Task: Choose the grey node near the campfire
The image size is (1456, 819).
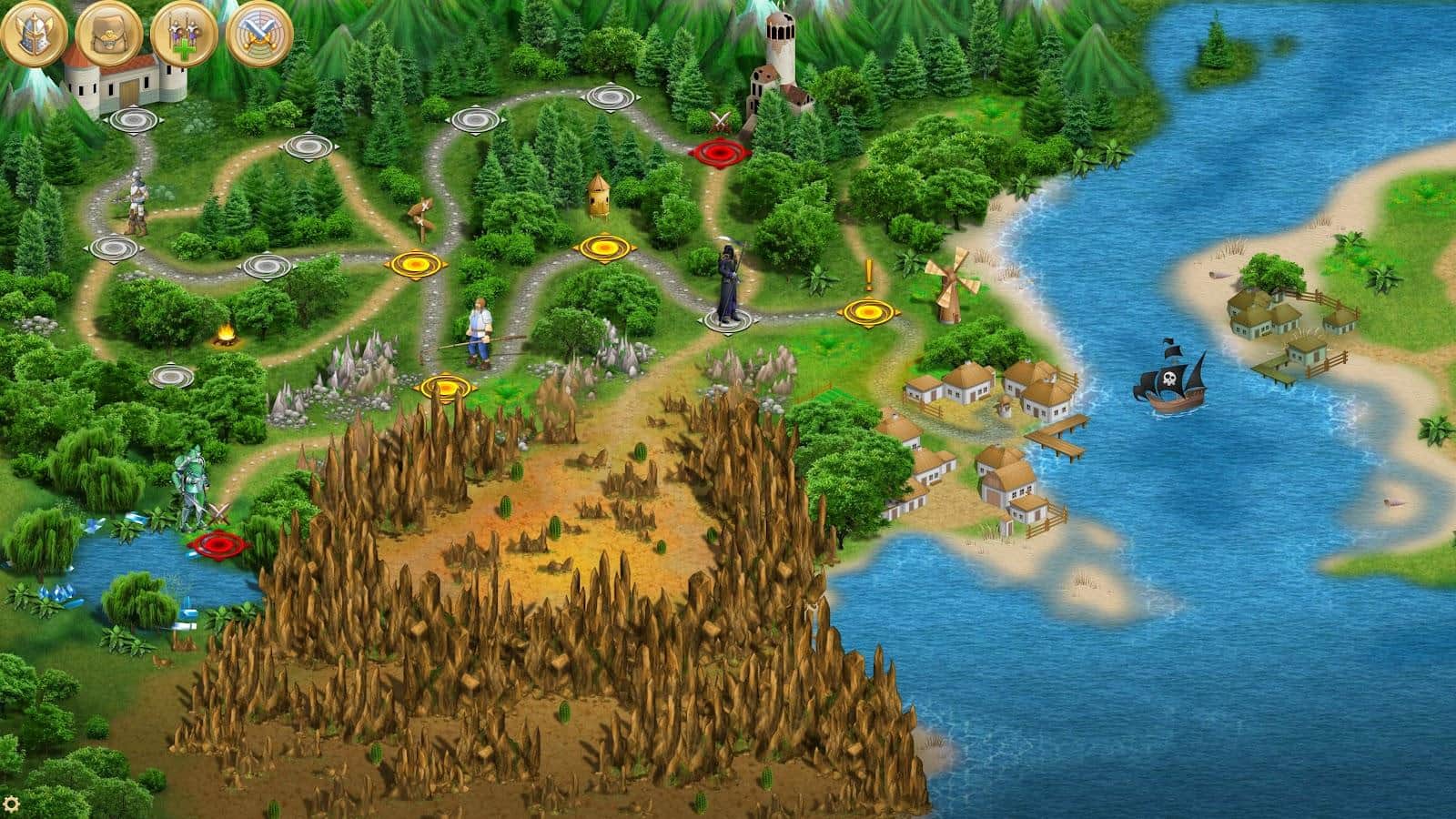Action: point(170,374)
